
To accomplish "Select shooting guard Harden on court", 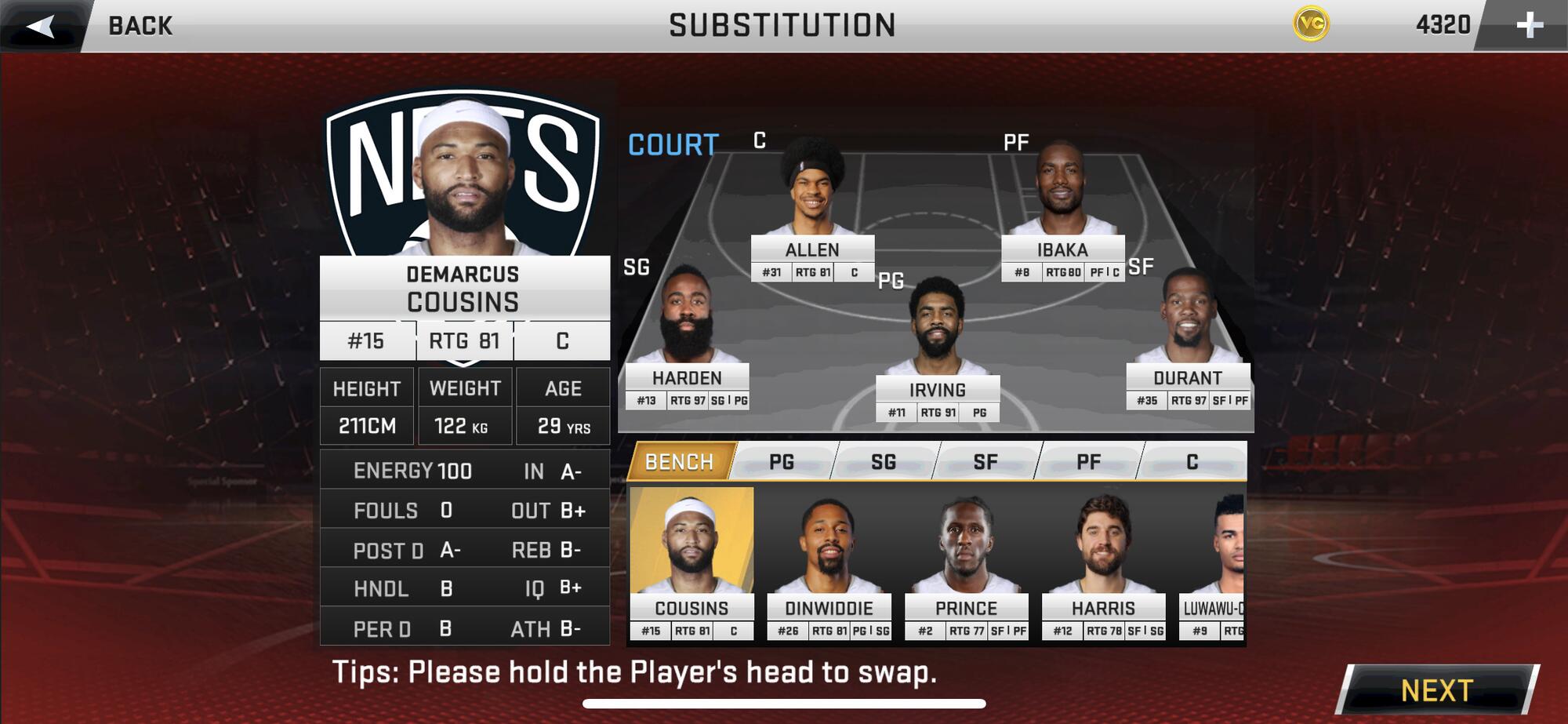I will coord(687,322).
